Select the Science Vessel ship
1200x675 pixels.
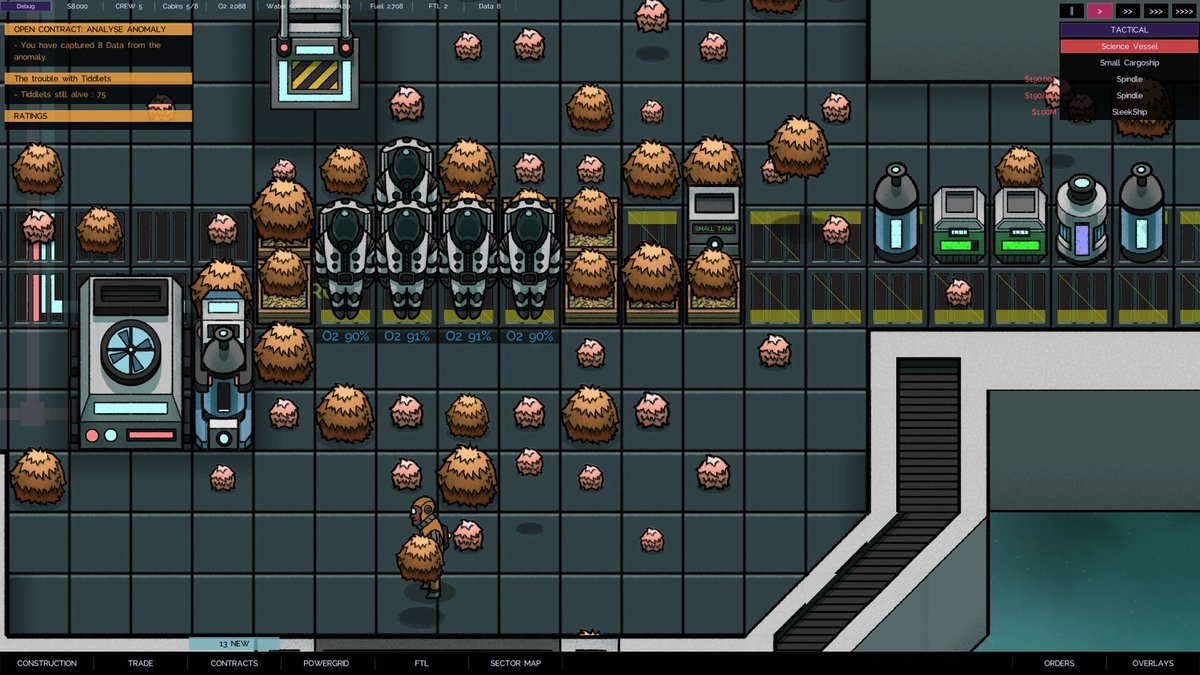(1129, 46)
